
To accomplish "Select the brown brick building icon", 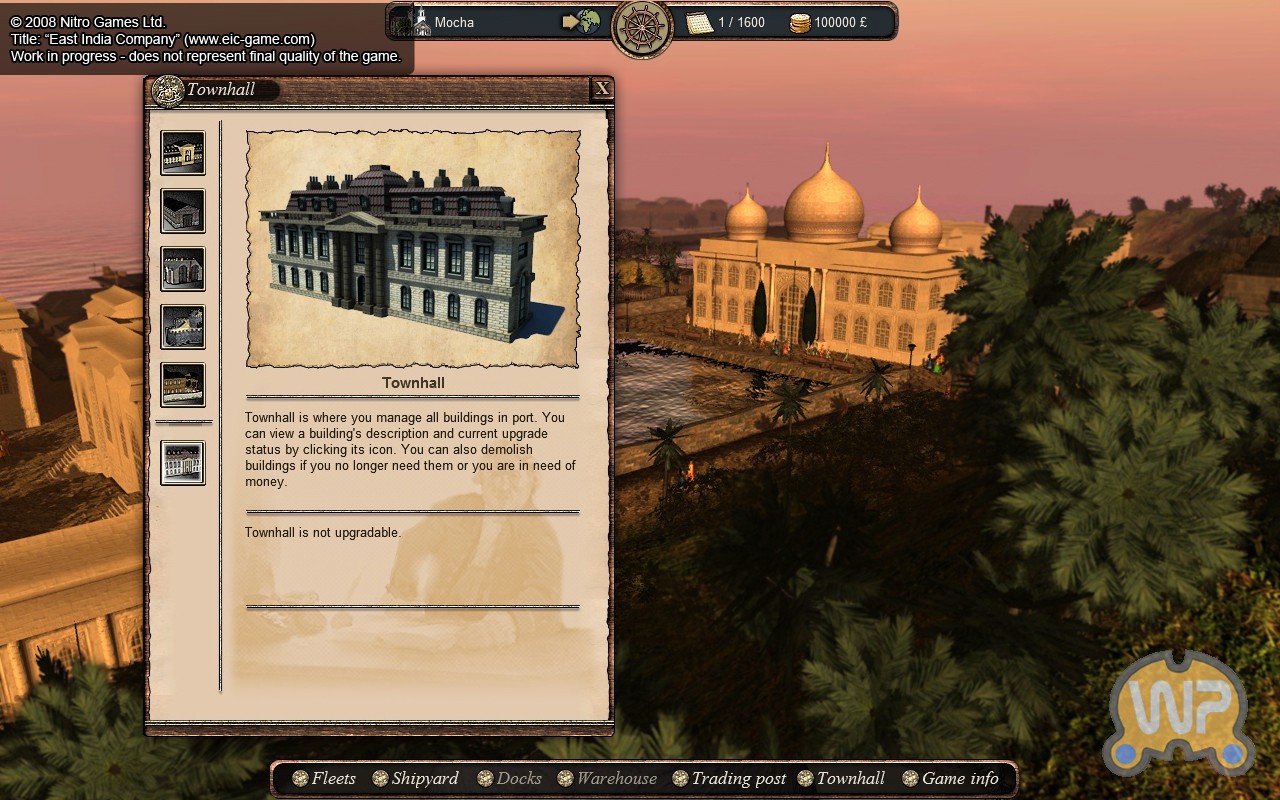I will click(x=183, y=385).
